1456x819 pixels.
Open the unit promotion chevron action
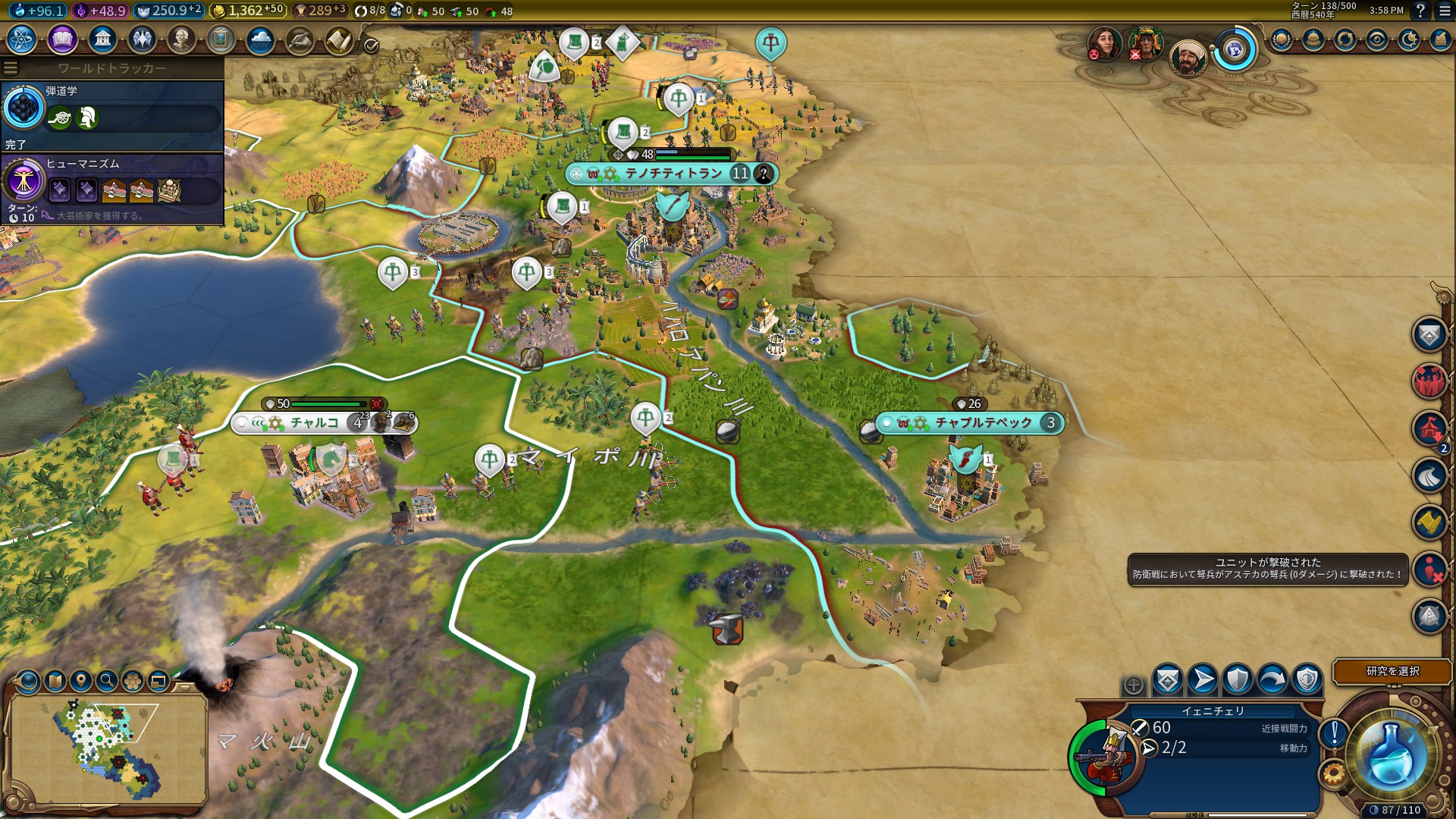(1168, 679)
